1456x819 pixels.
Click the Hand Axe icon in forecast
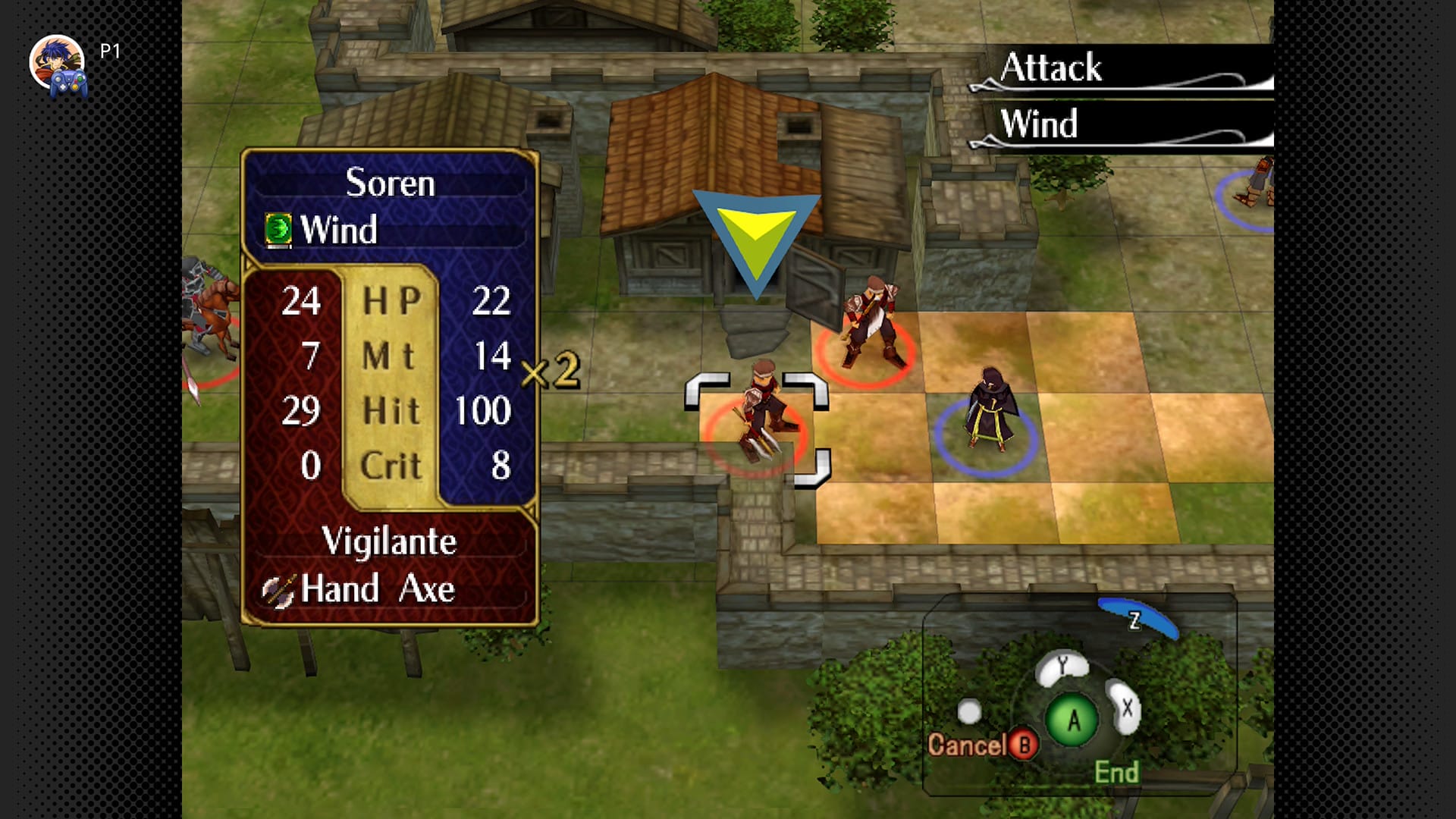(x=278, y=590)
